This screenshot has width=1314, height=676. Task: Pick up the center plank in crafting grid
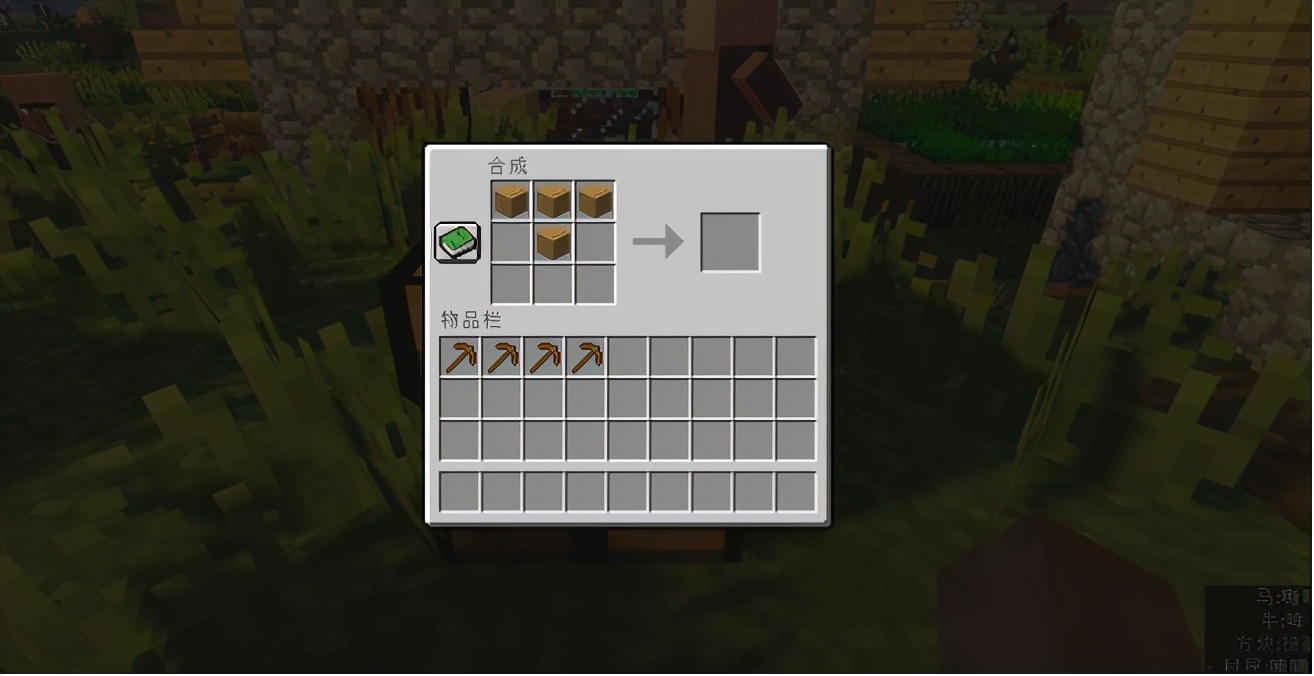pos(553,242)
